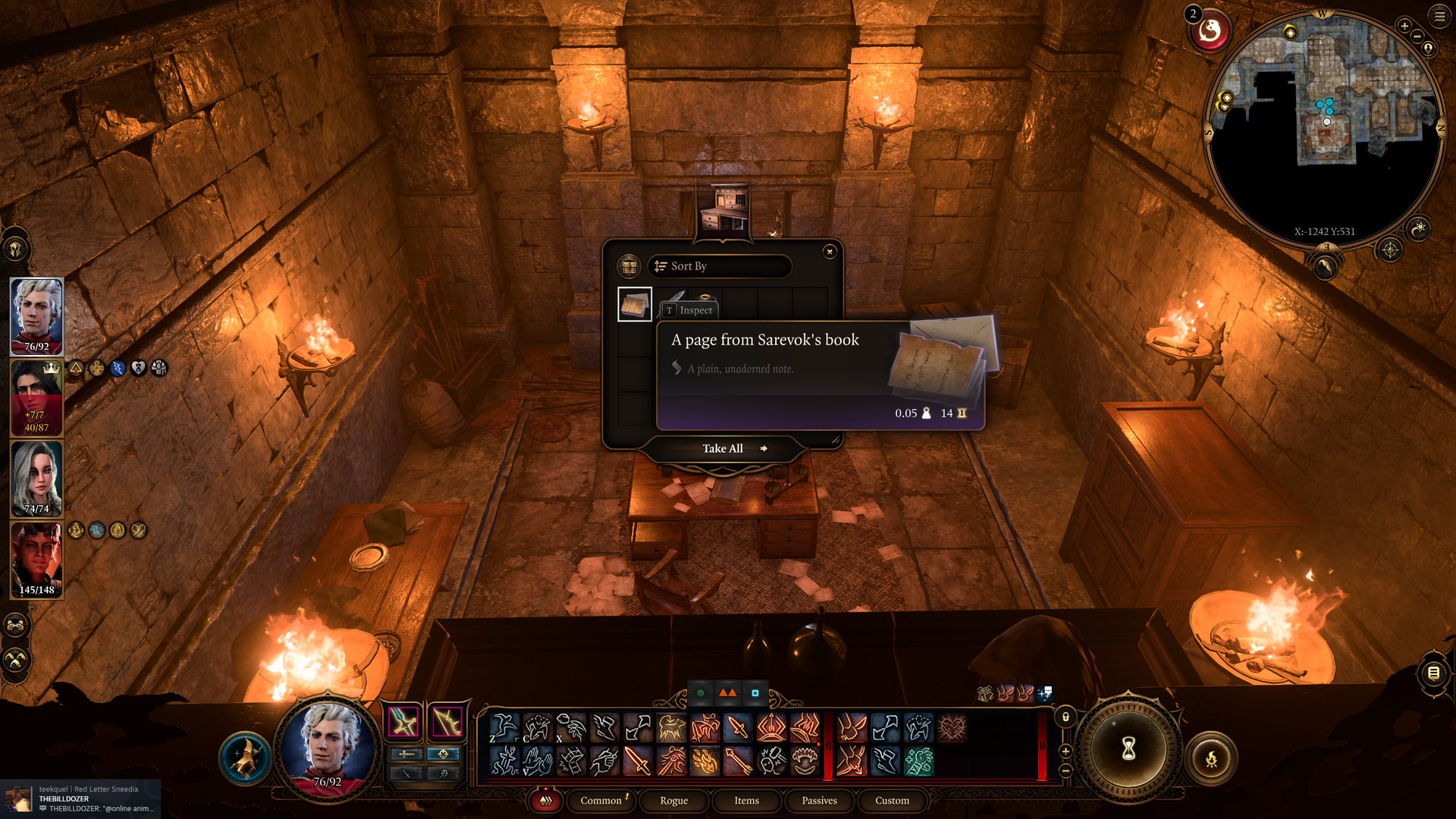The image size is (1456, 819).
Task: Take all items from the container
Action: (x=723, y=449)
